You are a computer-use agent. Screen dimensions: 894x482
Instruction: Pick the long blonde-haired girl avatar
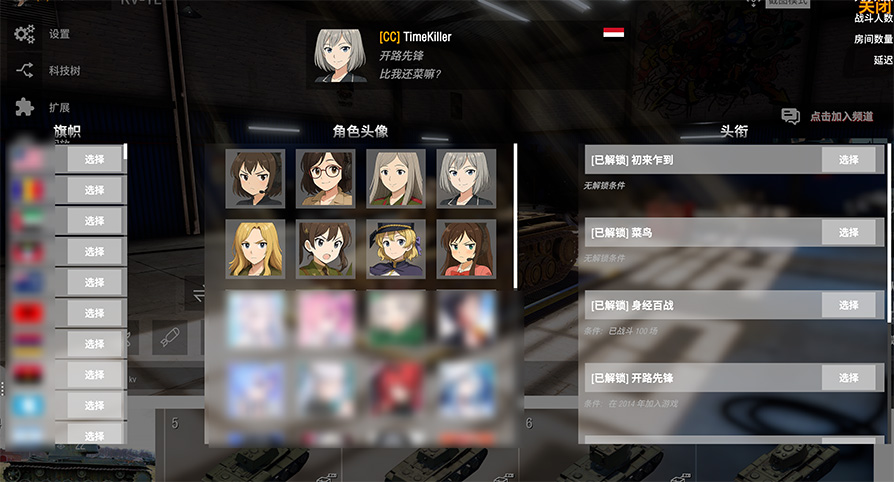click(255, 249)
